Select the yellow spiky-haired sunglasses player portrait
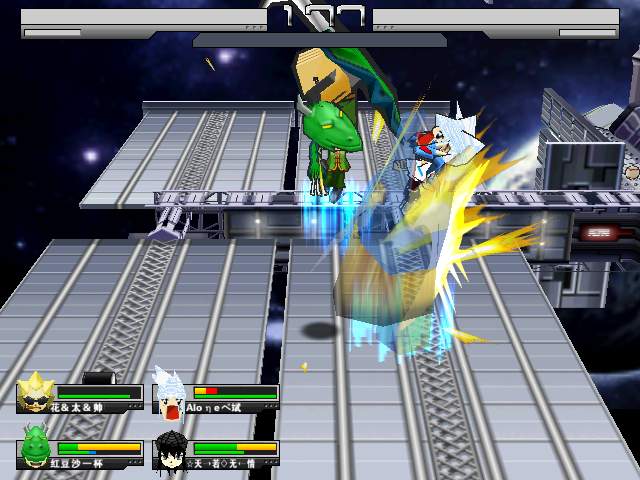640x480 pixels. coord(37,392)
